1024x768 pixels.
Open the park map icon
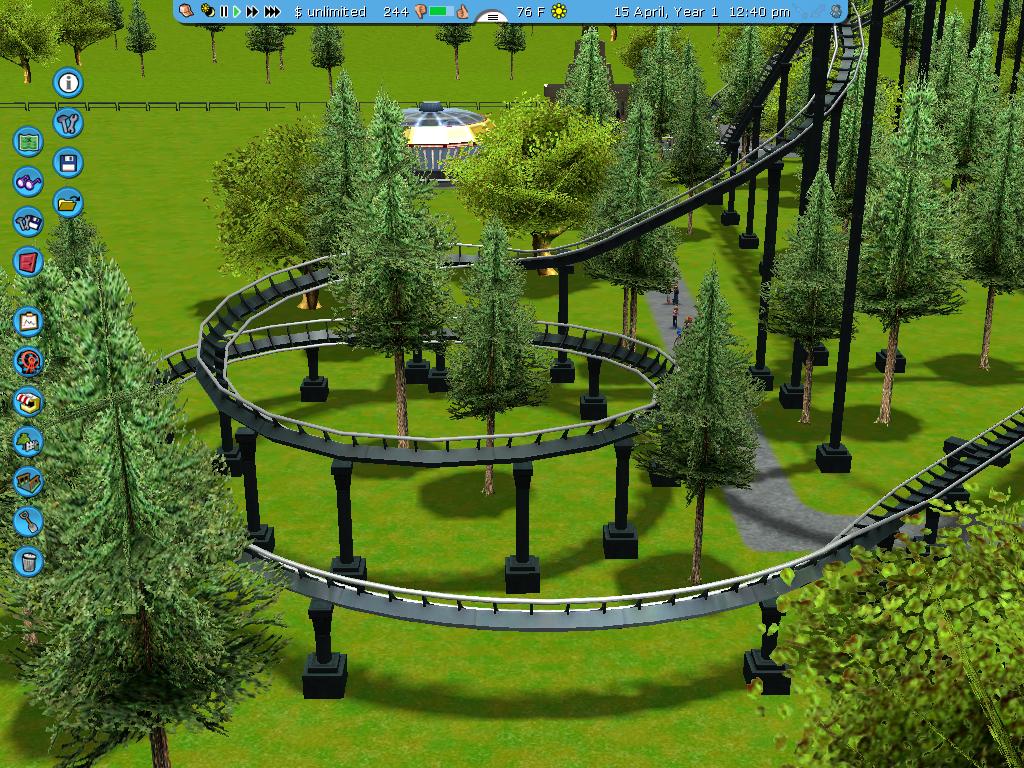pos(29,141)
